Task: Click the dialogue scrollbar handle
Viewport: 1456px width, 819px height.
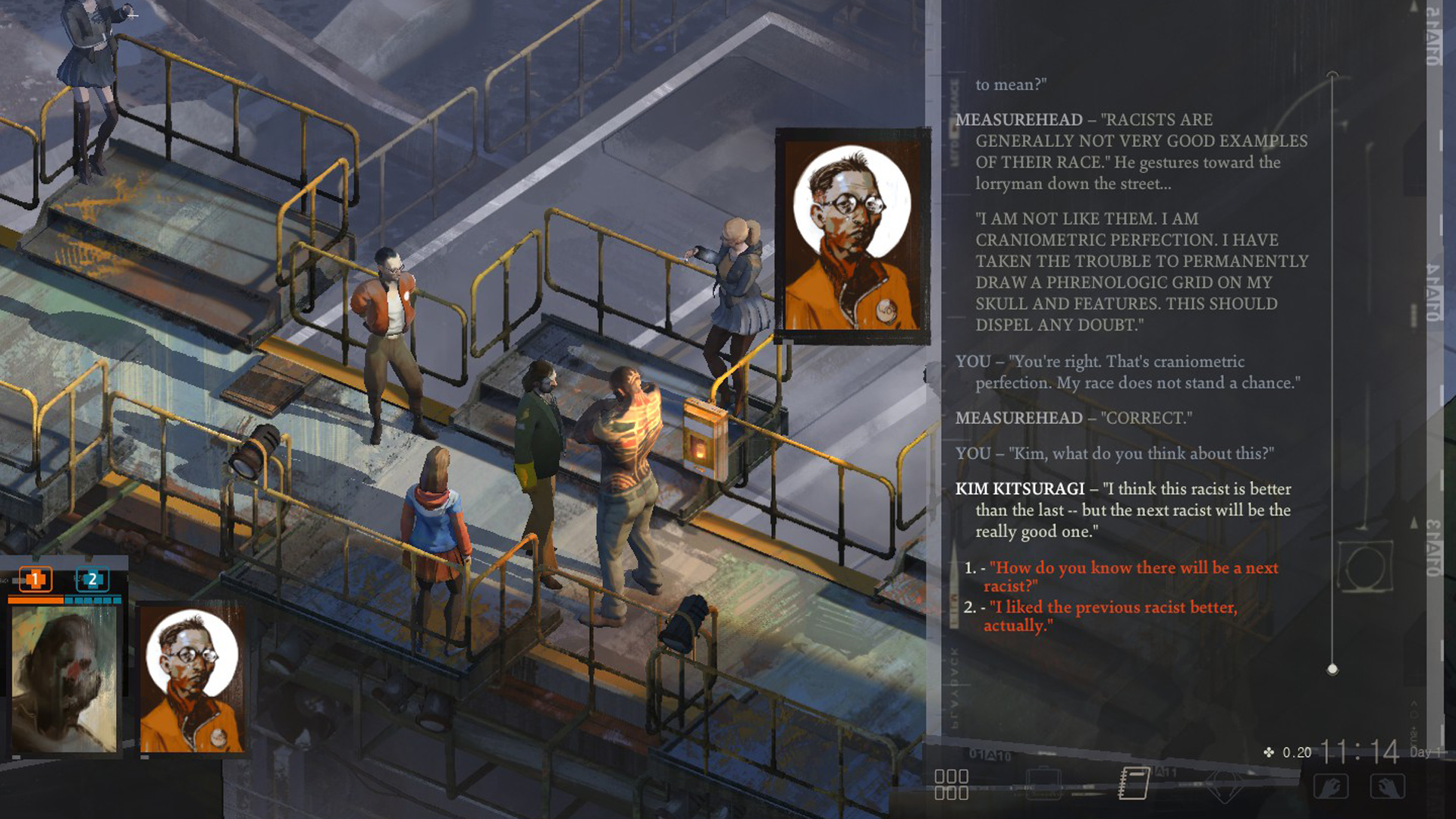Action: [x=1332, y=670]
